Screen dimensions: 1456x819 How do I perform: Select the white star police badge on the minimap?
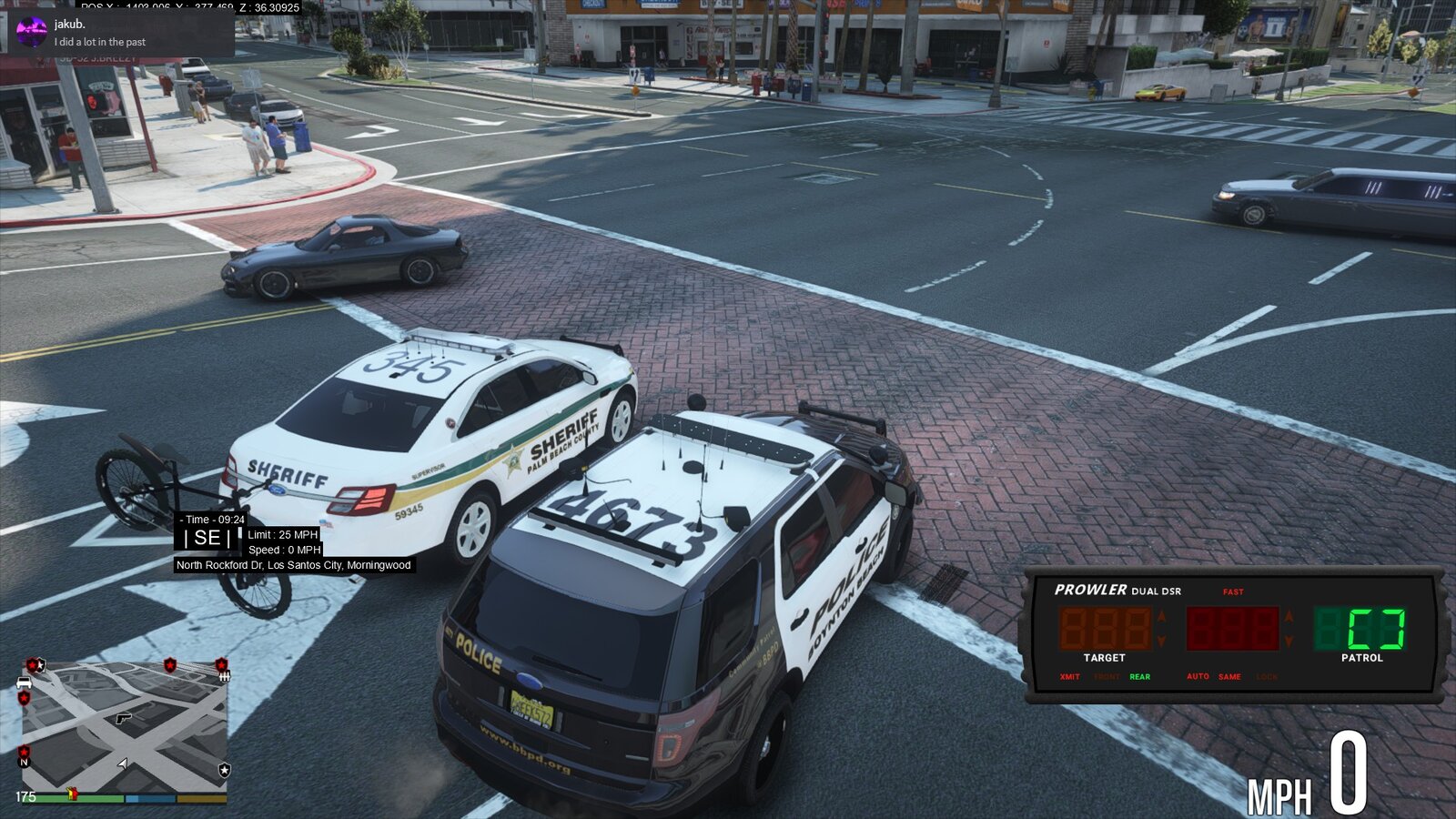224,770
